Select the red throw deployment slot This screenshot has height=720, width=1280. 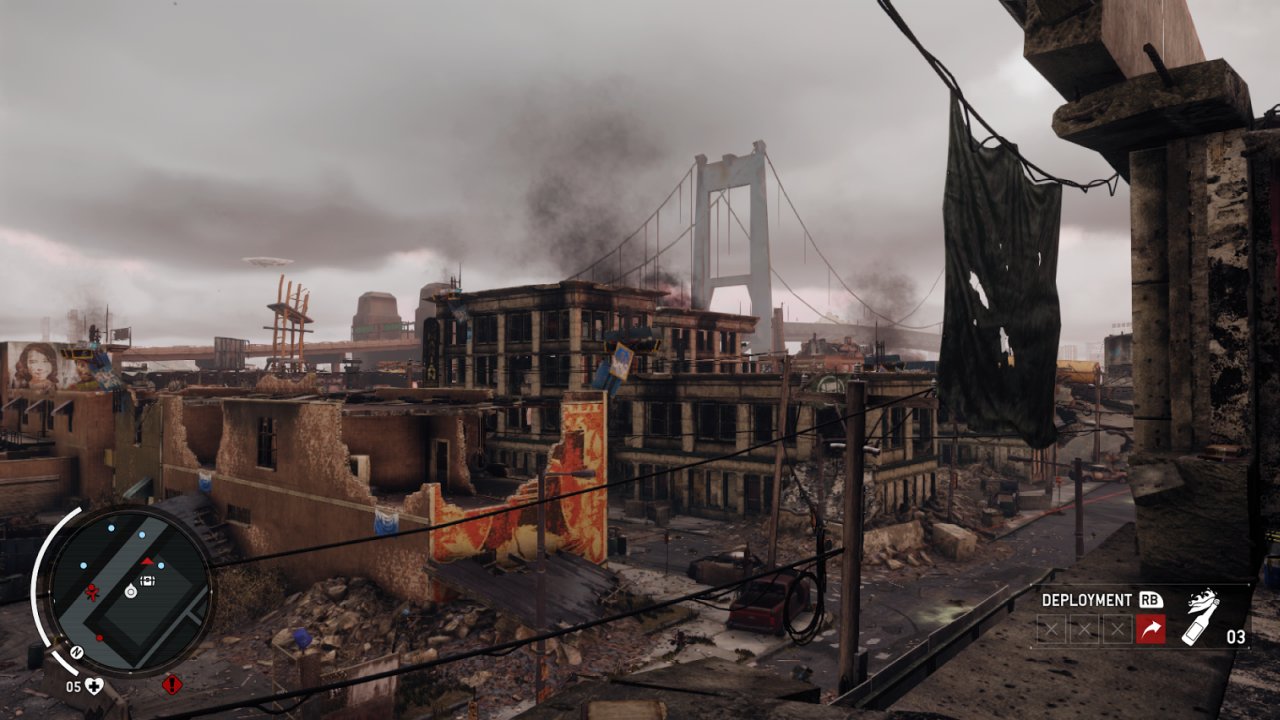(1150, 629)
